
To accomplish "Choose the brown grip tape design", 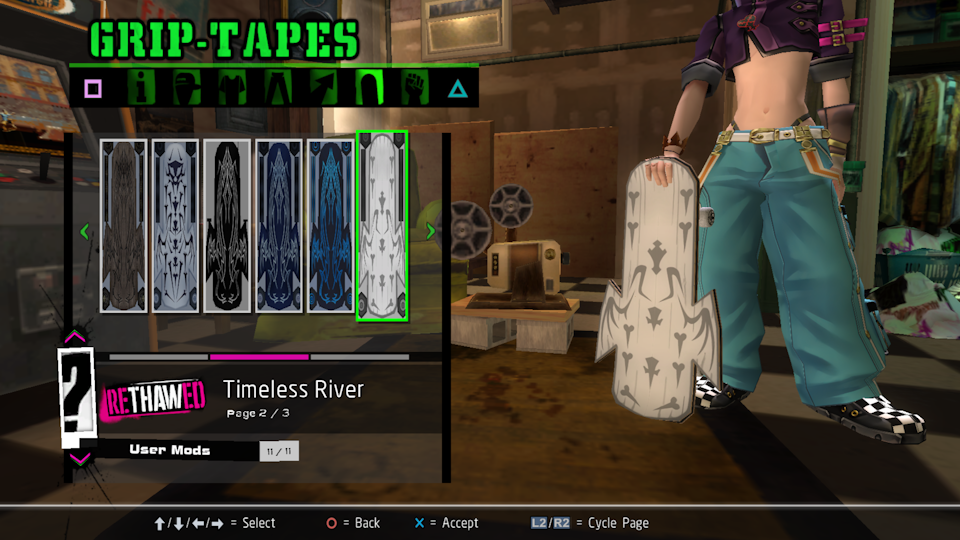I will pos(124,226).
